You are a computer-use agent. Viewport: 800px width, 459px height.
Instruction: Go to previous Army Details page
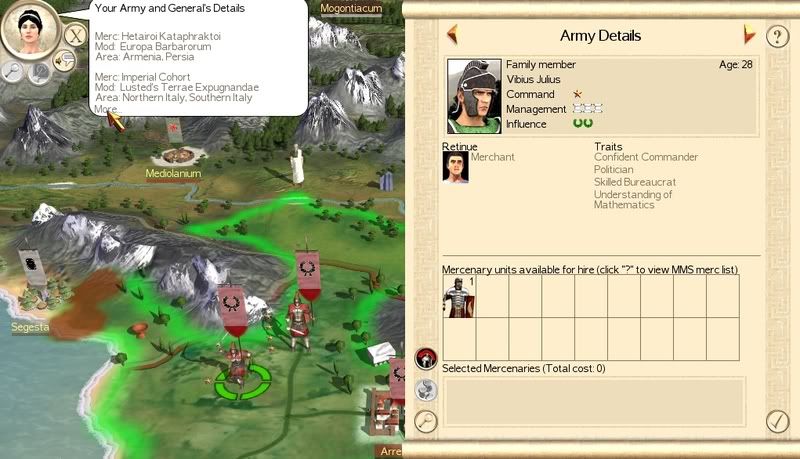click(452, 35)
